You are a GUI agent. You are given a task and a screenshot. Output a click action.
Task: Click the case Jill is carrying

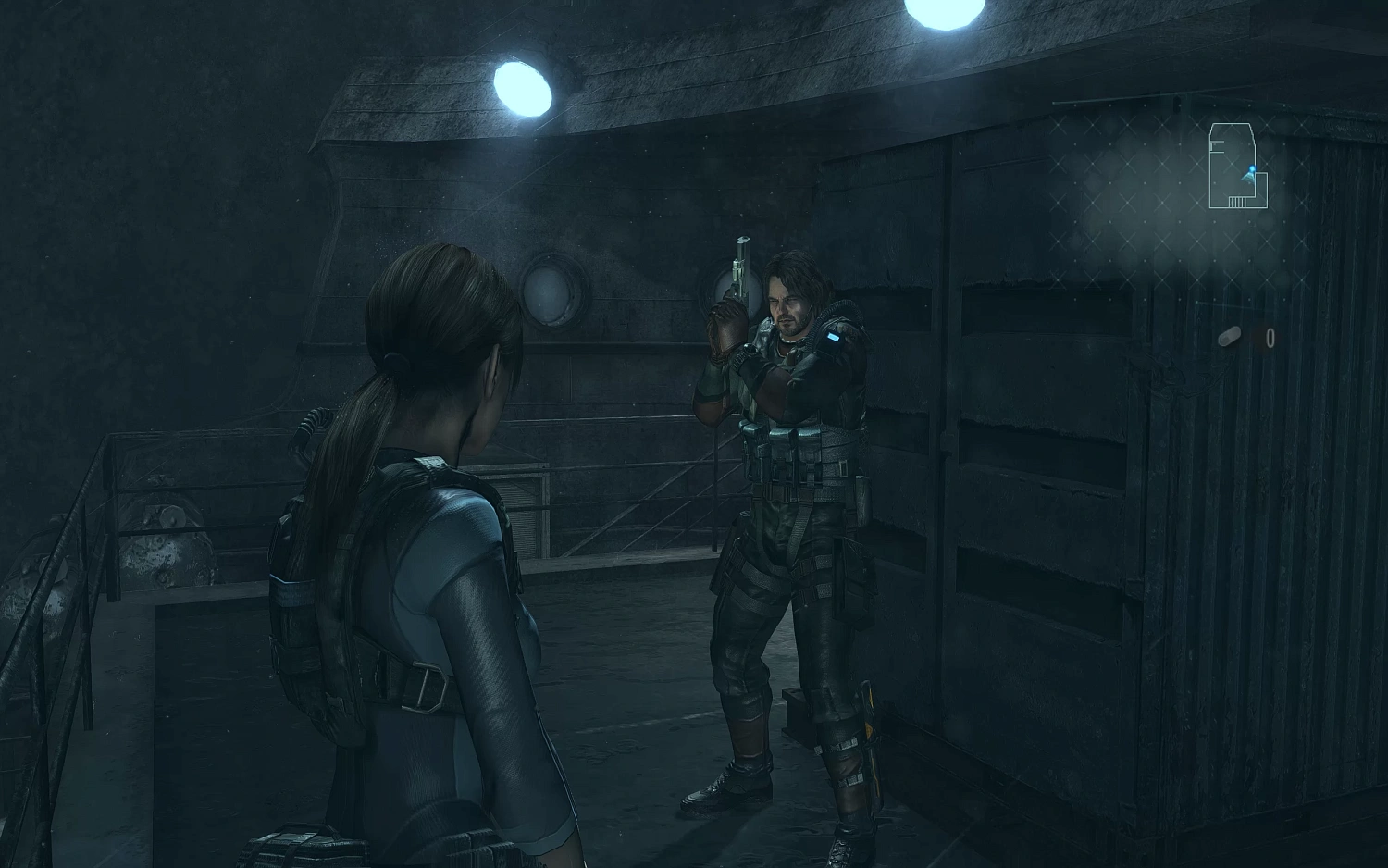[305, 842]
